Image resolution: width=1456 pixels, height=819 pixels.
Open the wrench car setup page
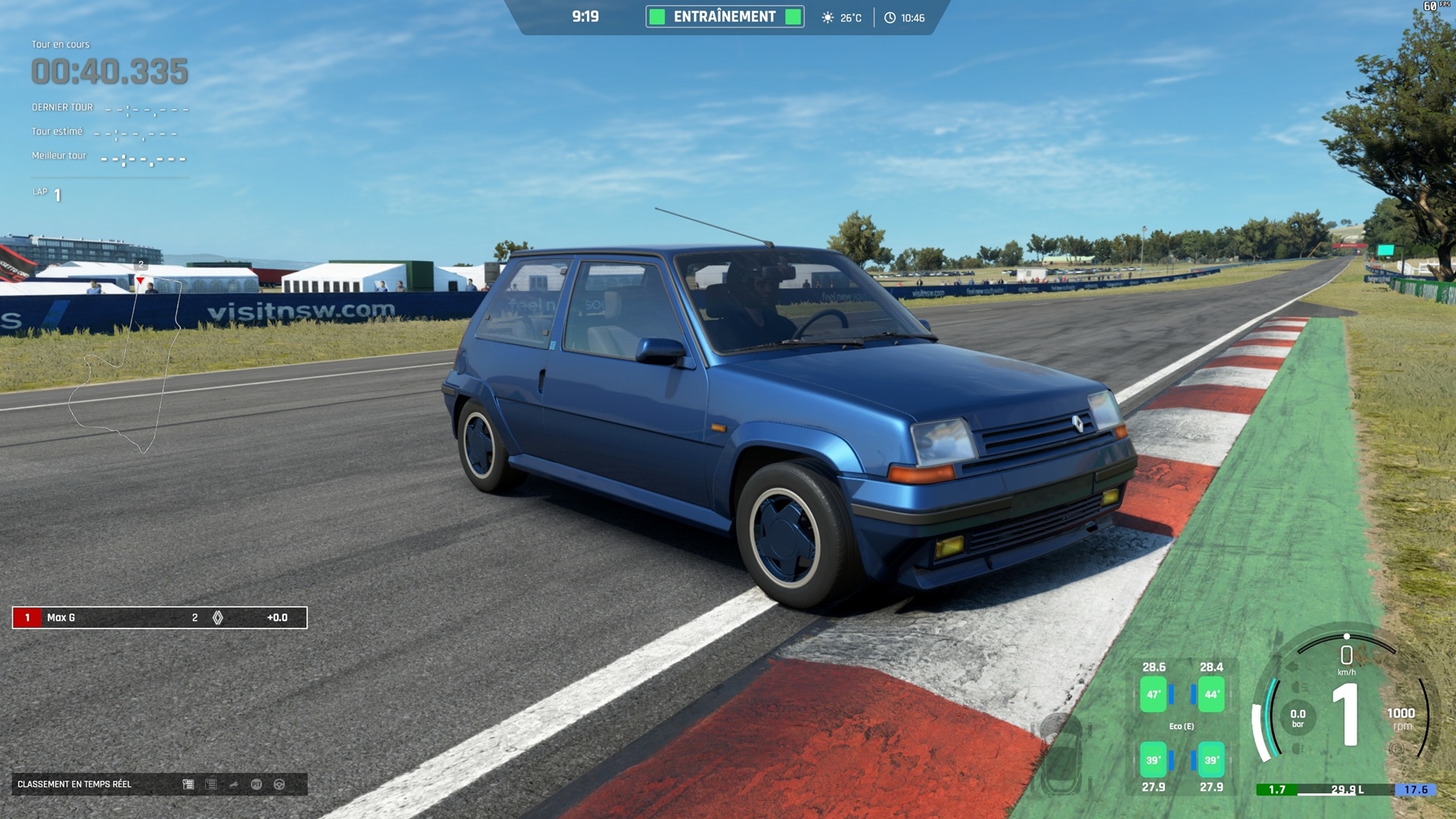point(234,784)
